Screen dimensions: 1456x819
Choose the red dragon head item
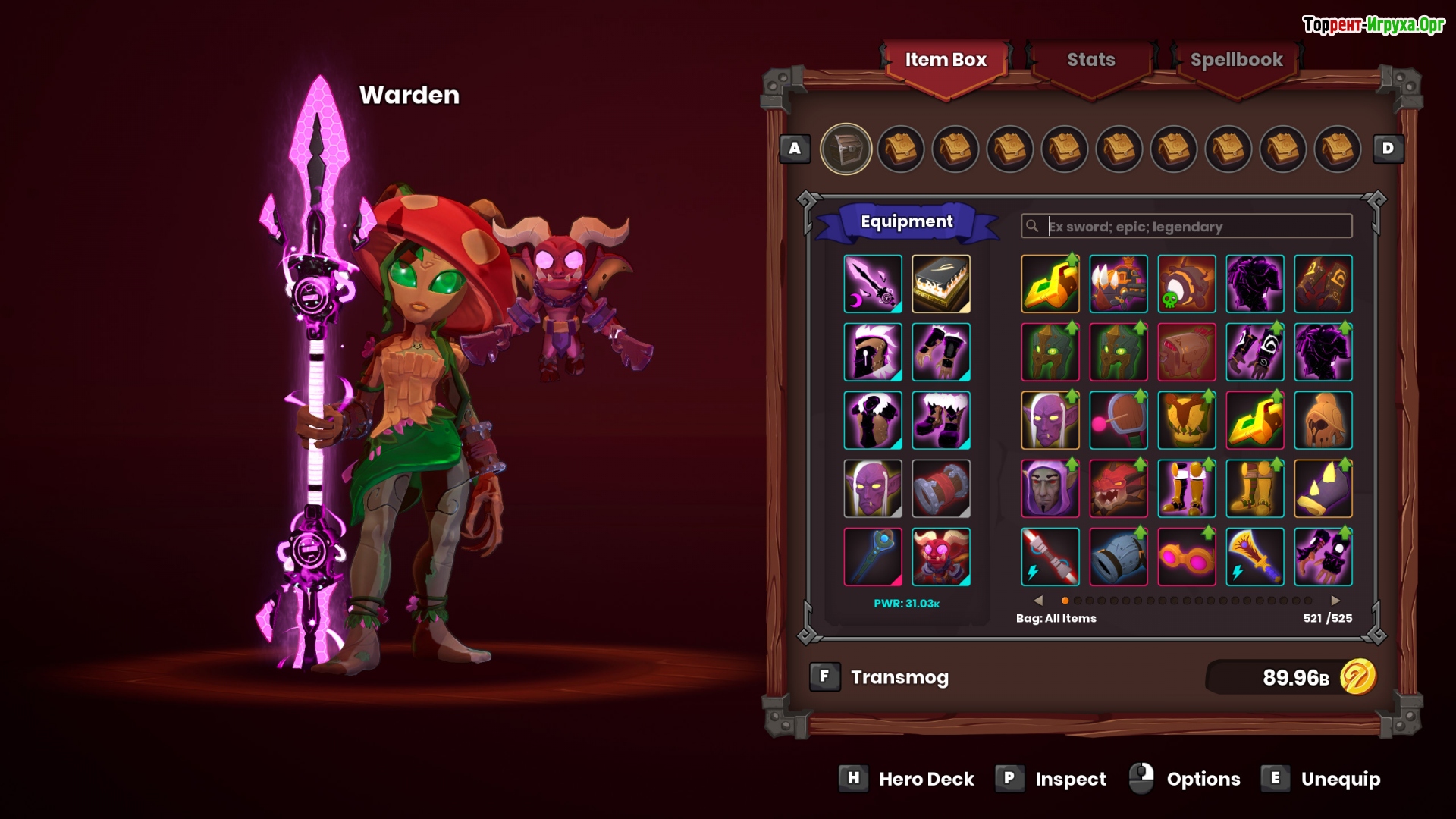(x=1119, y=488)
